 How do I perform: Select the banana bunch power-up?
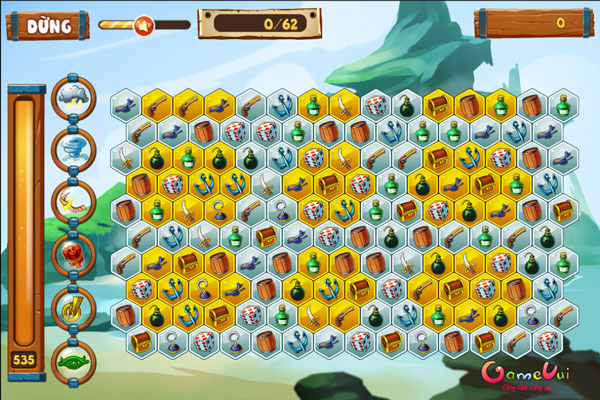pyautogui.click(x=73, y=201)
